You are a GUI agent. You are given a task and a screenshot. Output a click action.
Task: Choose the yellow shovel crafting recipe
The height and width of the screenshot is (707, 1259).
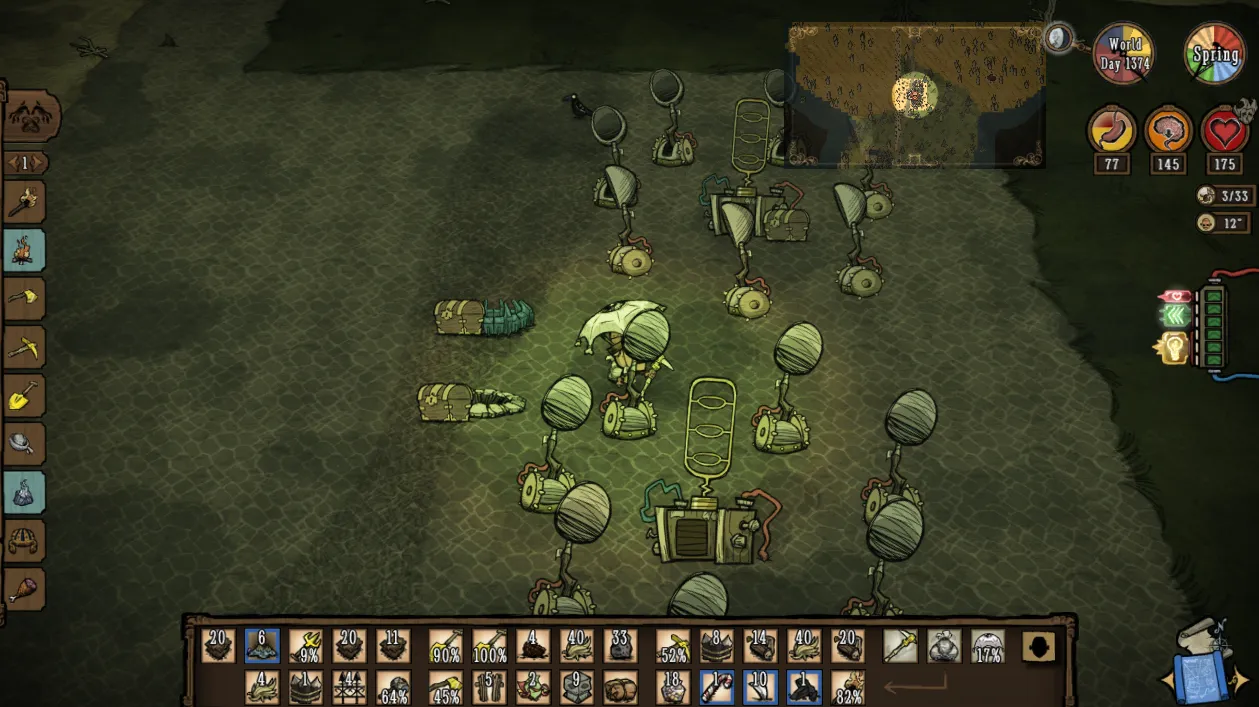click(24, 395)
